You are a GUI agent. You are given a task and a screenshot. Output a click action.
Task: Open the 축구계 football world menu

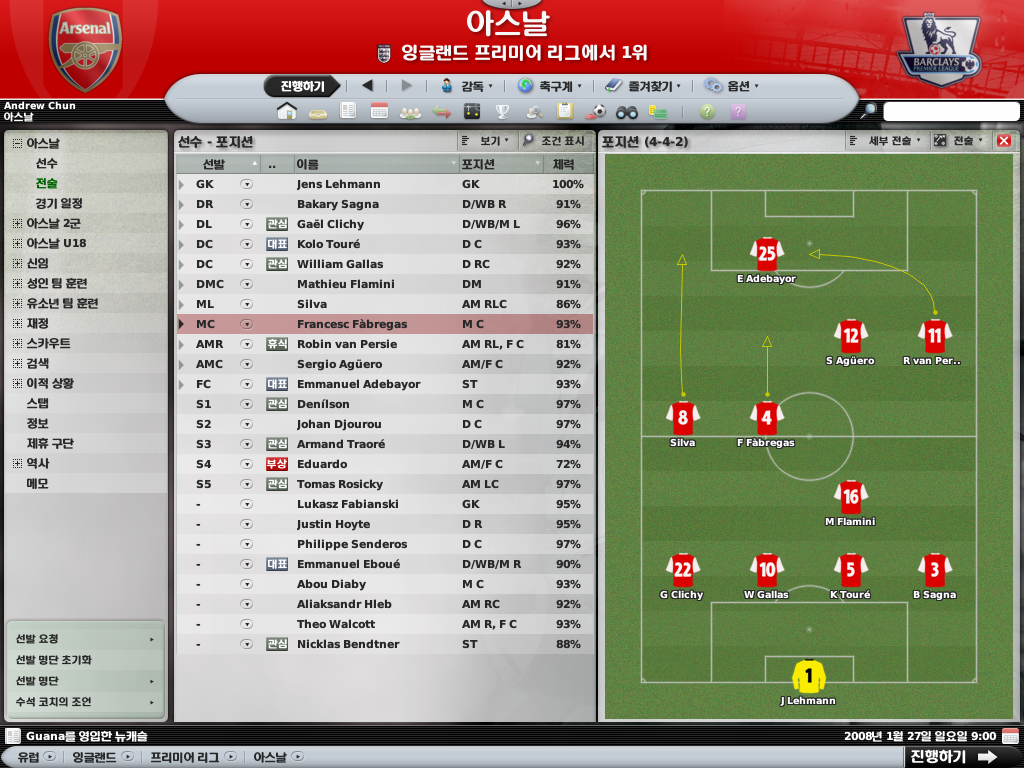point(549,86)
